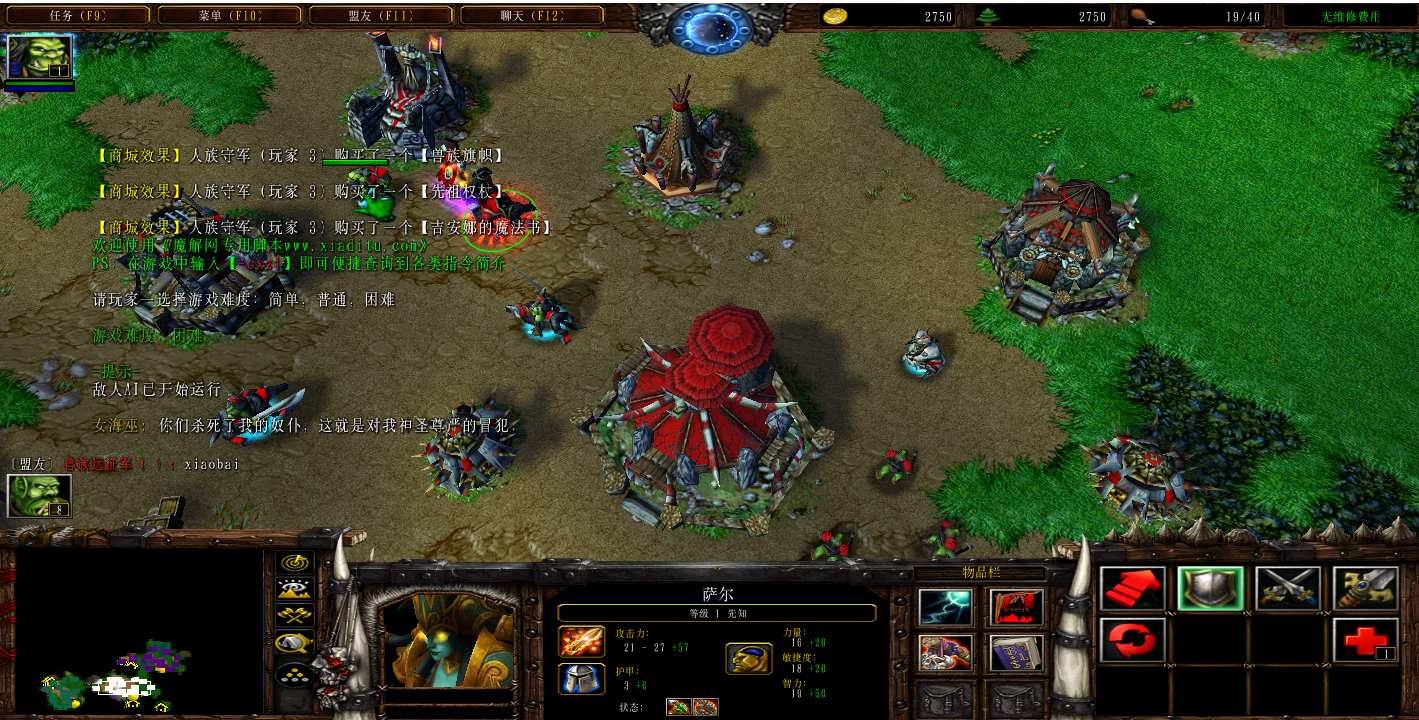Open the red cross hero skills menu
1419x720 pixels.
1364,639
